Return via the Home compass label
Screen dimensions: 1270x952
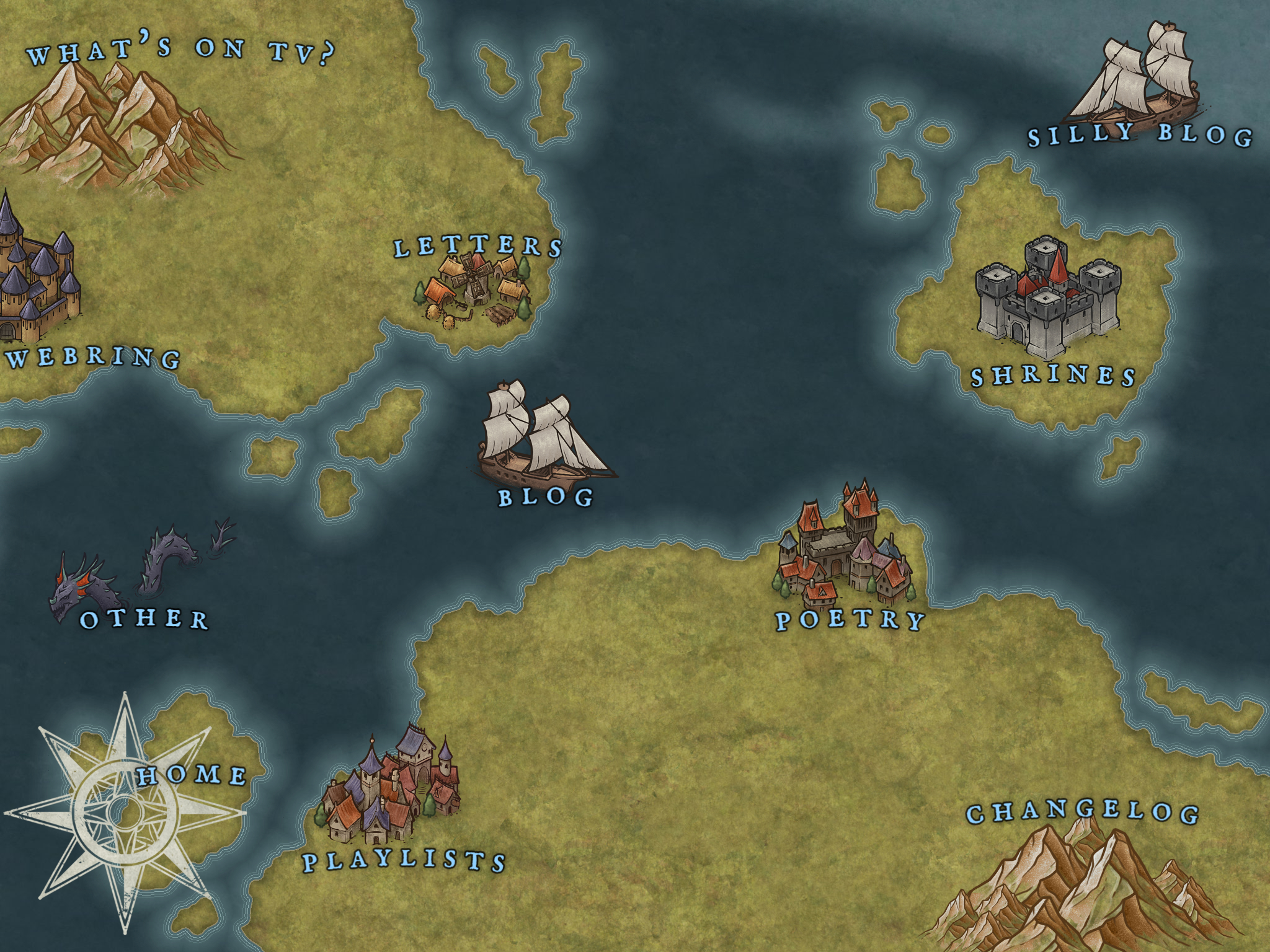[192, 775]
